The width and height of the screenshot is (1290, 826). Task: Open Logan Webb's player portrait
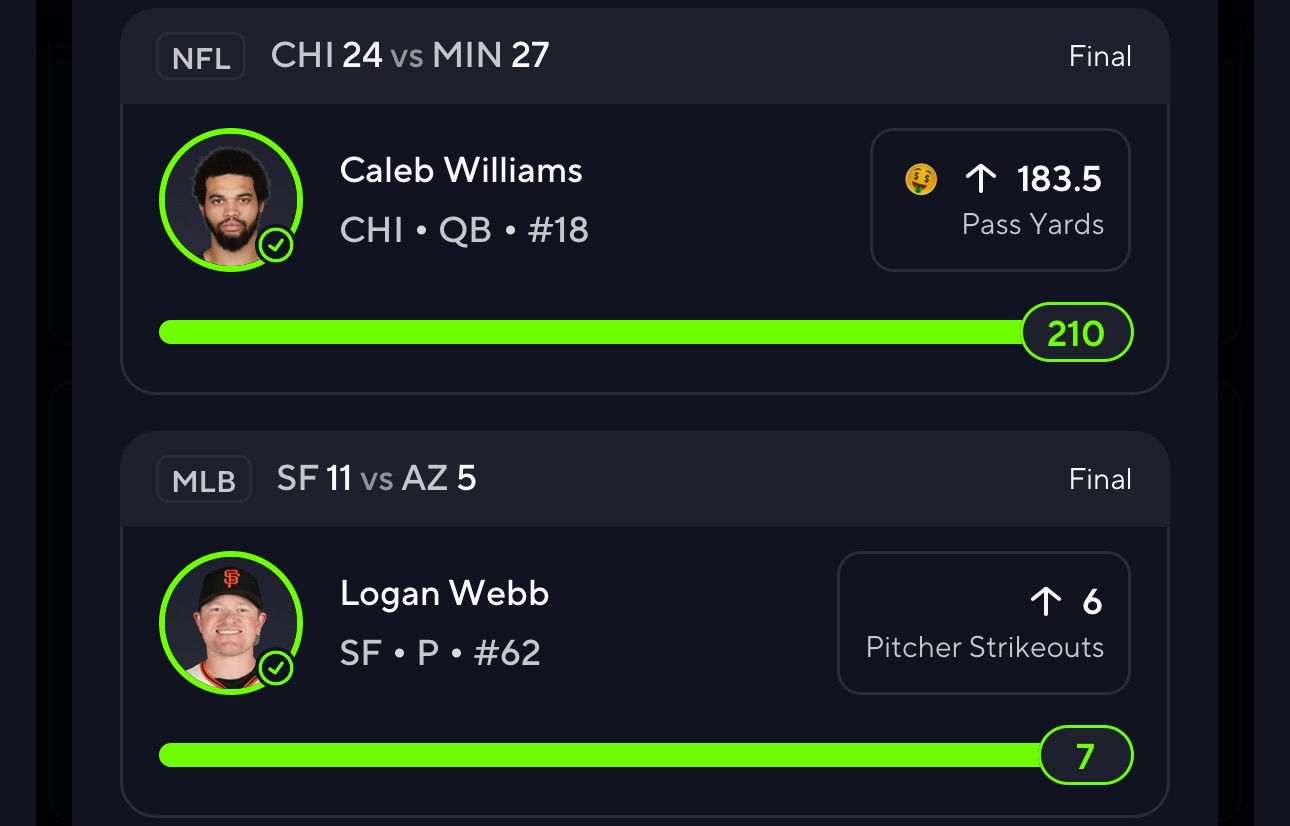point(230,622)
